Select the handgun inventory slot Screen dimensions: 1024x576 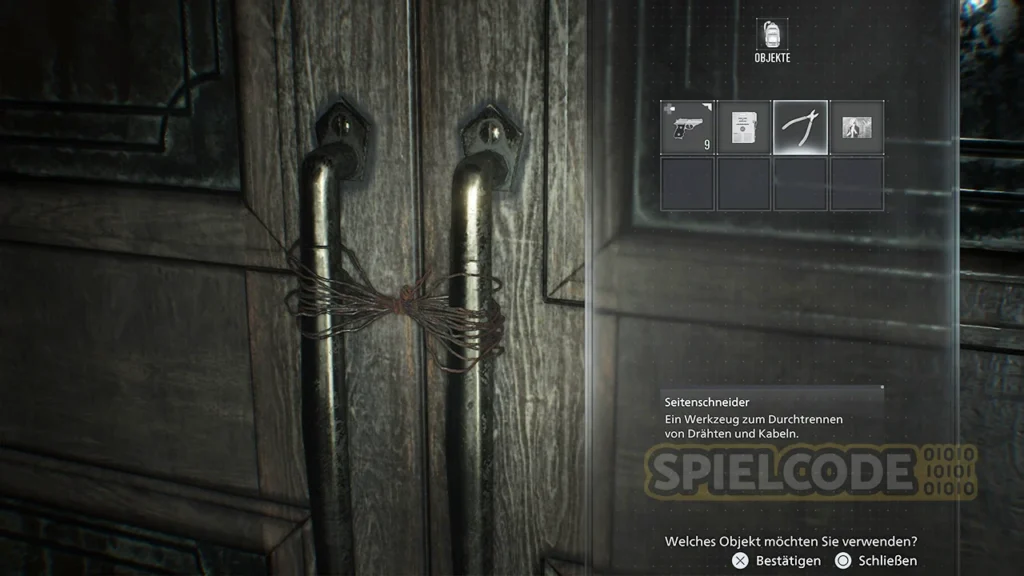pos(687,128)
